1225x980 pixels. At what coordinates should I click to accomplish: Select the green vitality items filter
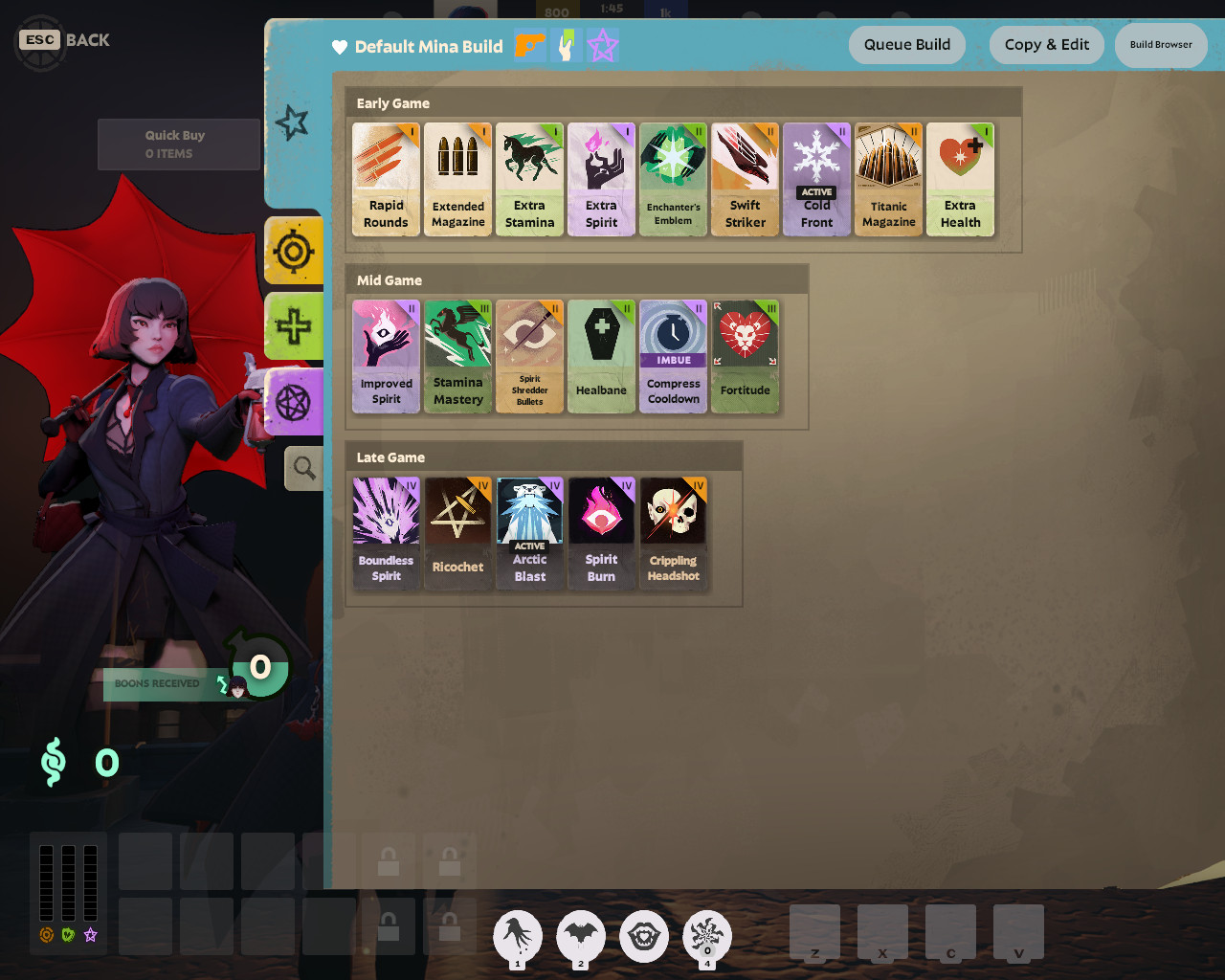pos(566,45)
